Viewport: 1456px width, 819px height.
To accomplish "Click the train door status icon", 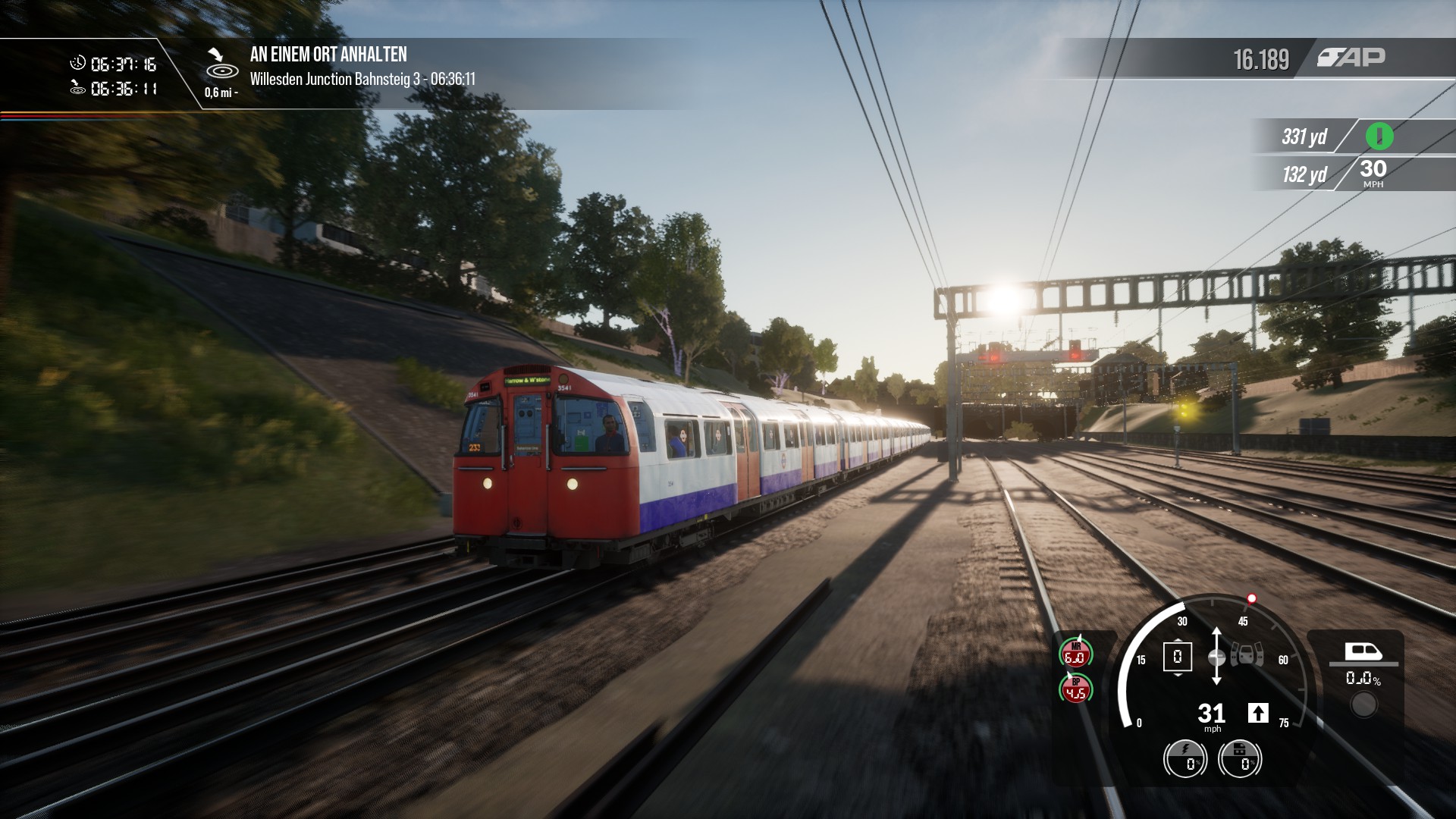I will pyautogui.click(x=1247, y=654).
